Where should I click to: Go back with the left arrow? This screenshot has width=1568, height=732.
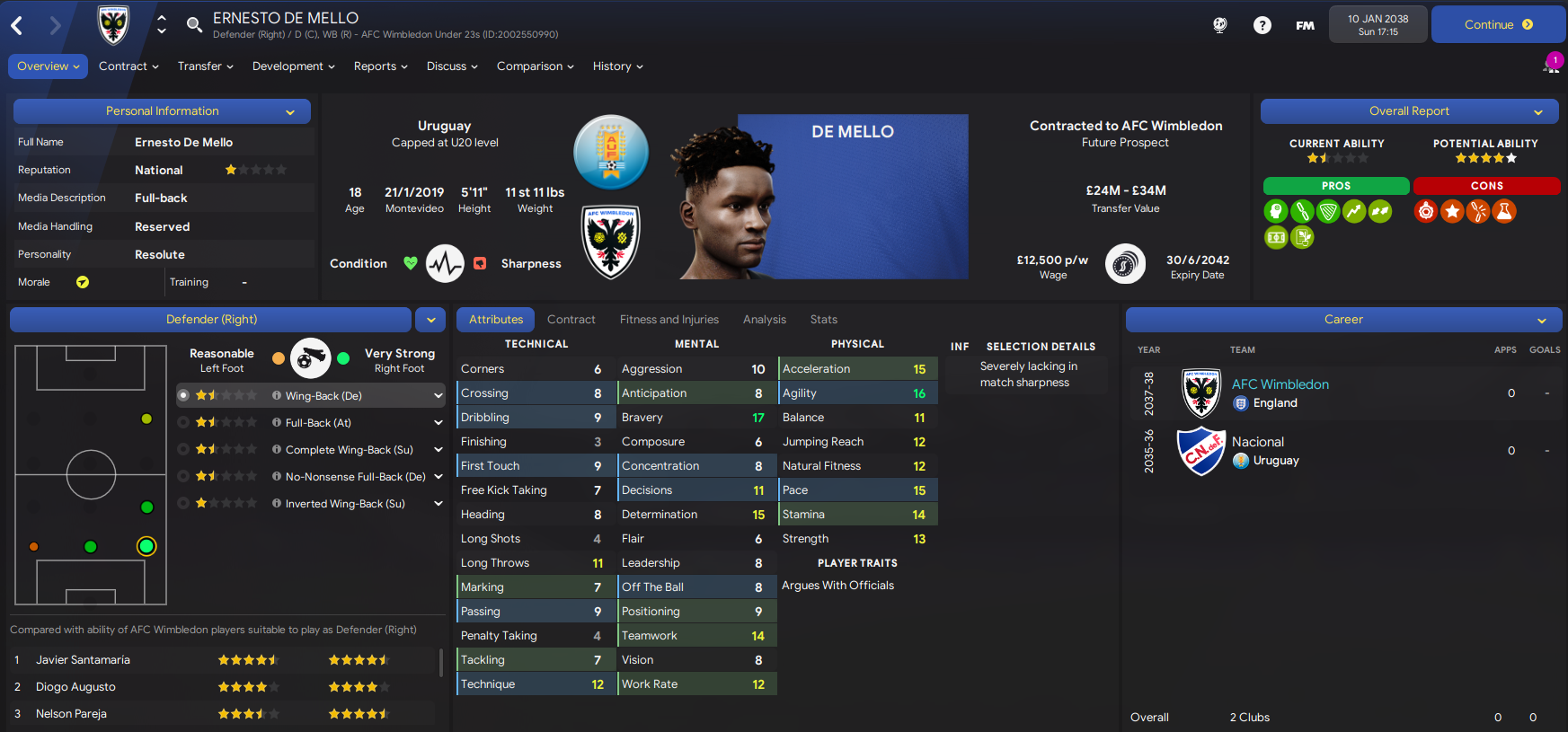click(17, 25)
